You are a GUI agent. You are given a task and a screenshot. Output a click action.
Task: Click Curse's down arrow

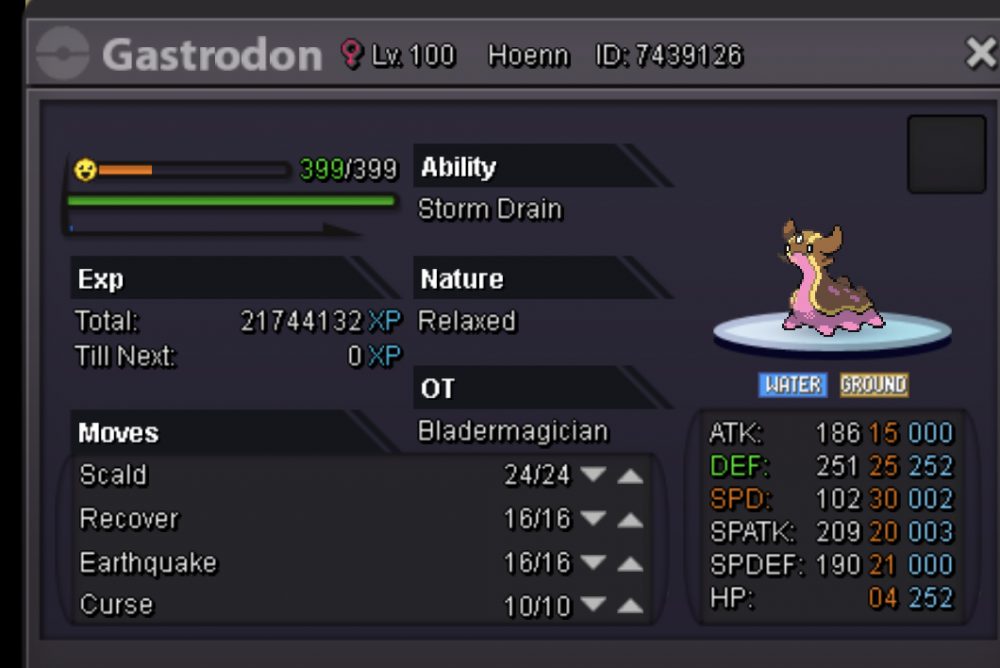pyautogui.click(x=594, y=604)
